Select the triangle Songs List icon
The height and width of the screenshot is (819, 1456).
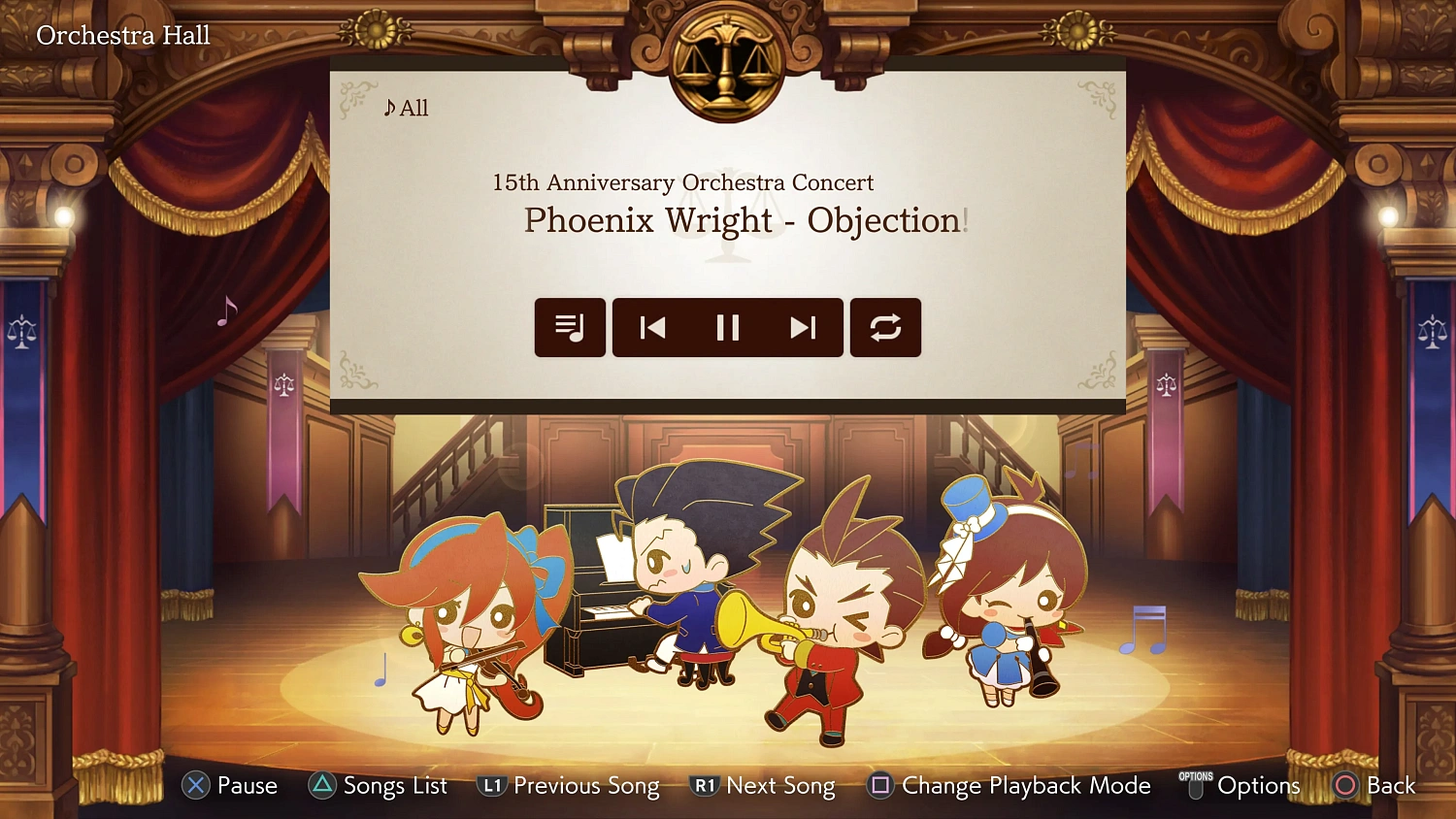[320, 786]
